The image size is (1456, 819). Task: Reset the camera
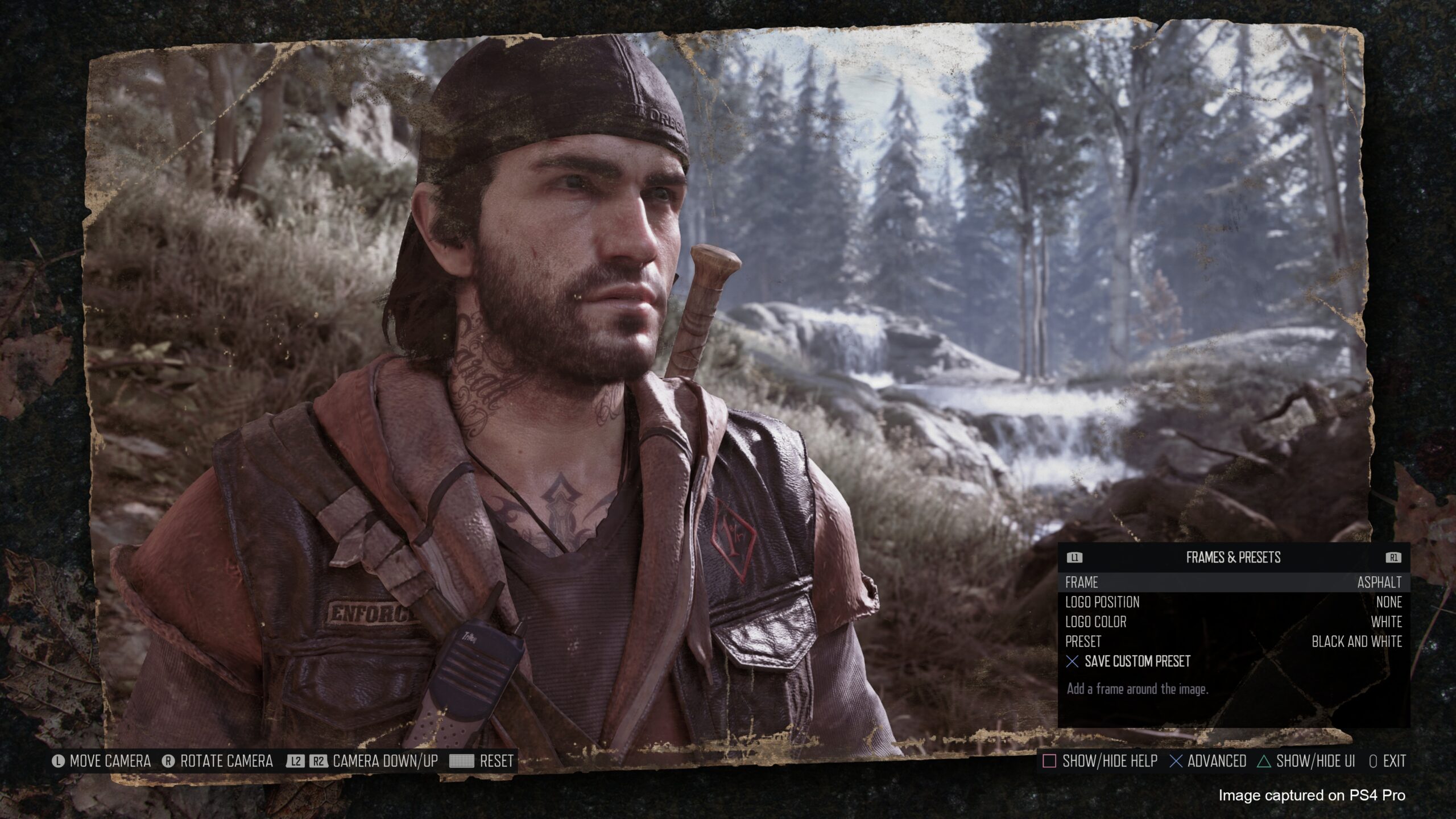482,761
